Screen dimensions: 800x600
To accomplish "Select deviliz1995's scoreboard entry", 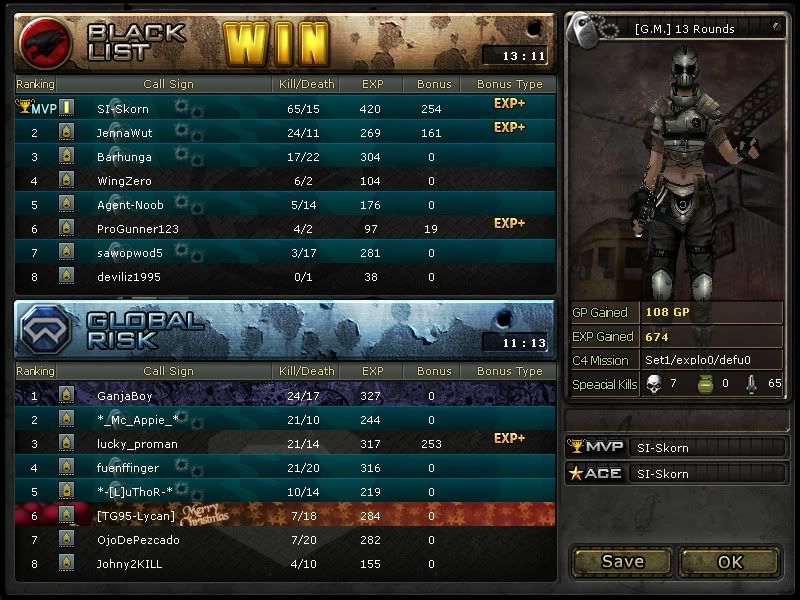I will click(x=285, y=277).
